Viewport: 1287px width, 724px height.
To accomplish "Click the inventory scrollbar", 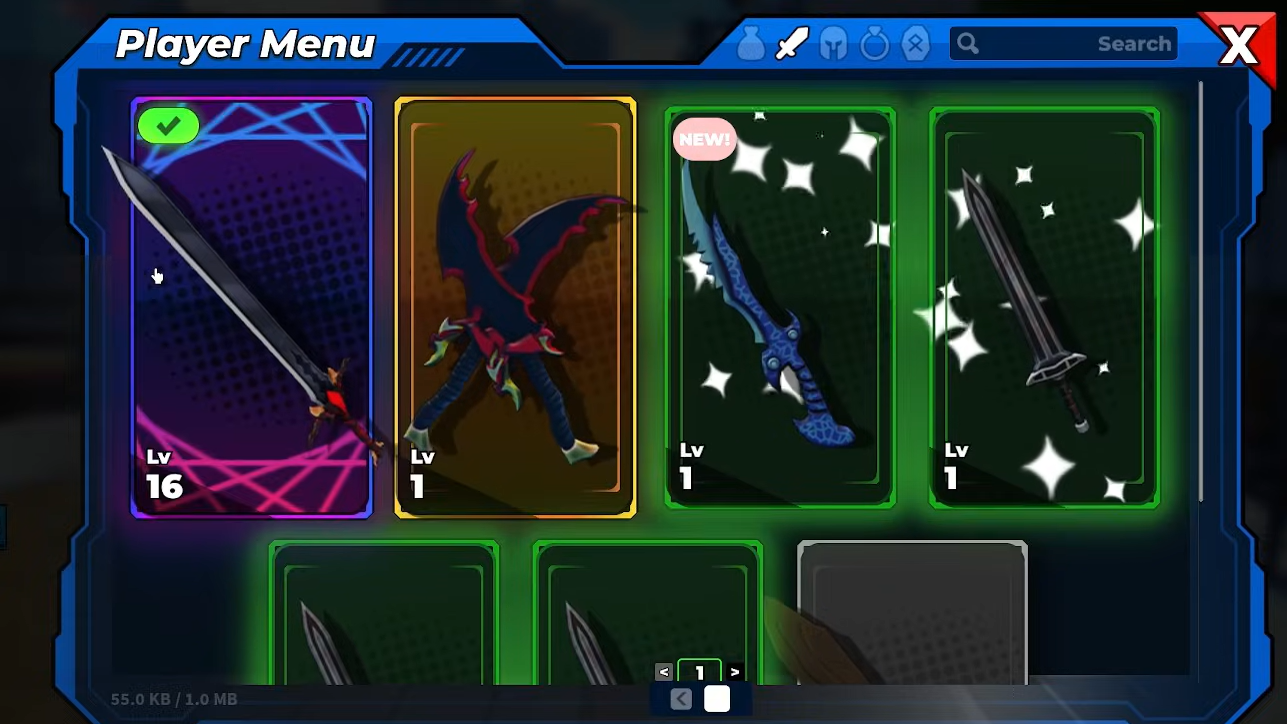I will [x=1201, y=290].
